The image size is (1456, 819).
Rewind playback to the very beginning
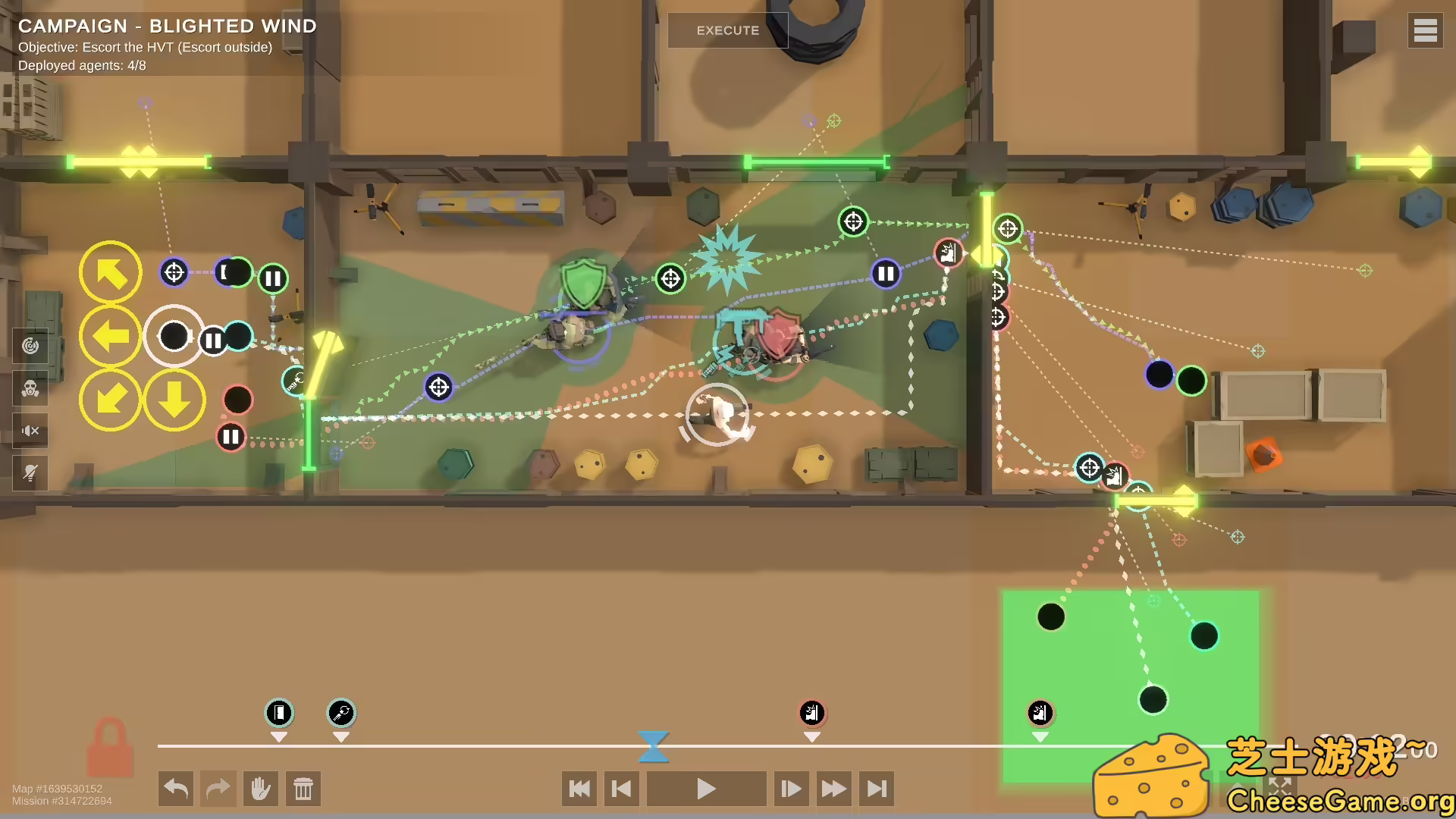pyautogui.click(x=579, y=789)
